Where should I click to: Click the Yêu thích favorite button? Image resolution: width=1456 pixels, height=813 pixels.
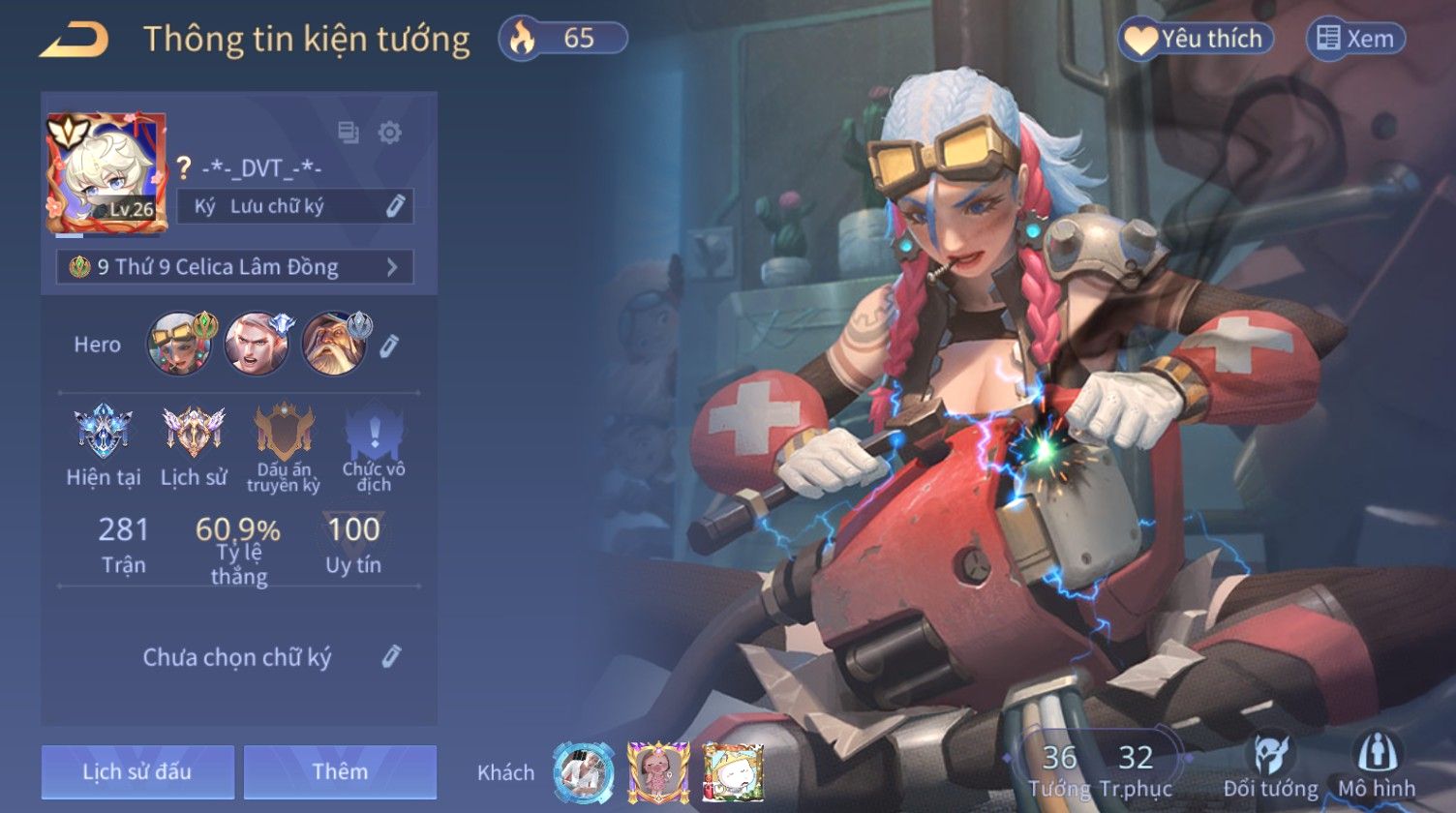(x=1196, y=39)
